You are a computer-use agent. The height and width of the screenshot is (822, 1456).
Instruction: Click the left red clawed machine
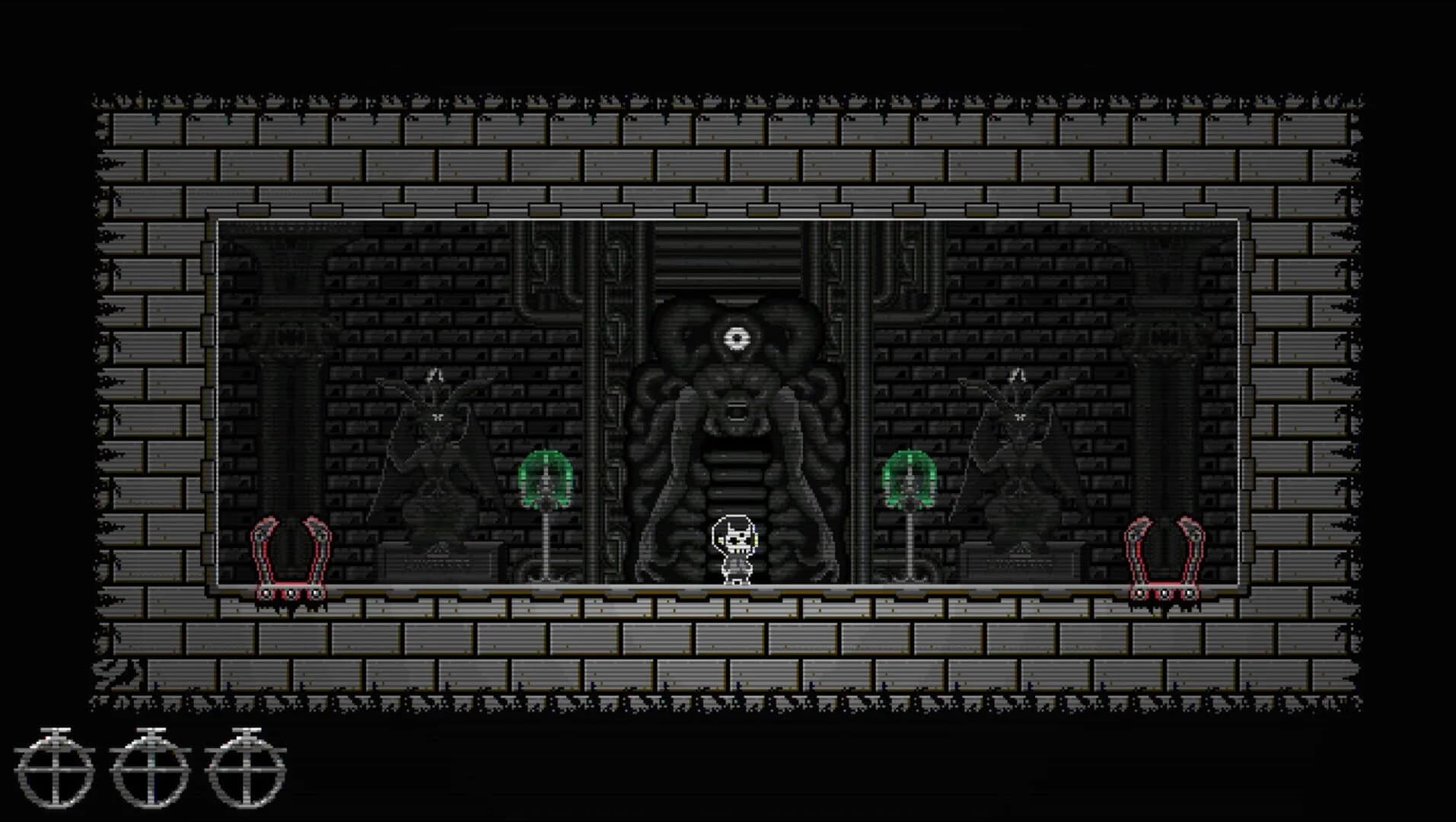(x=292, y=556)
